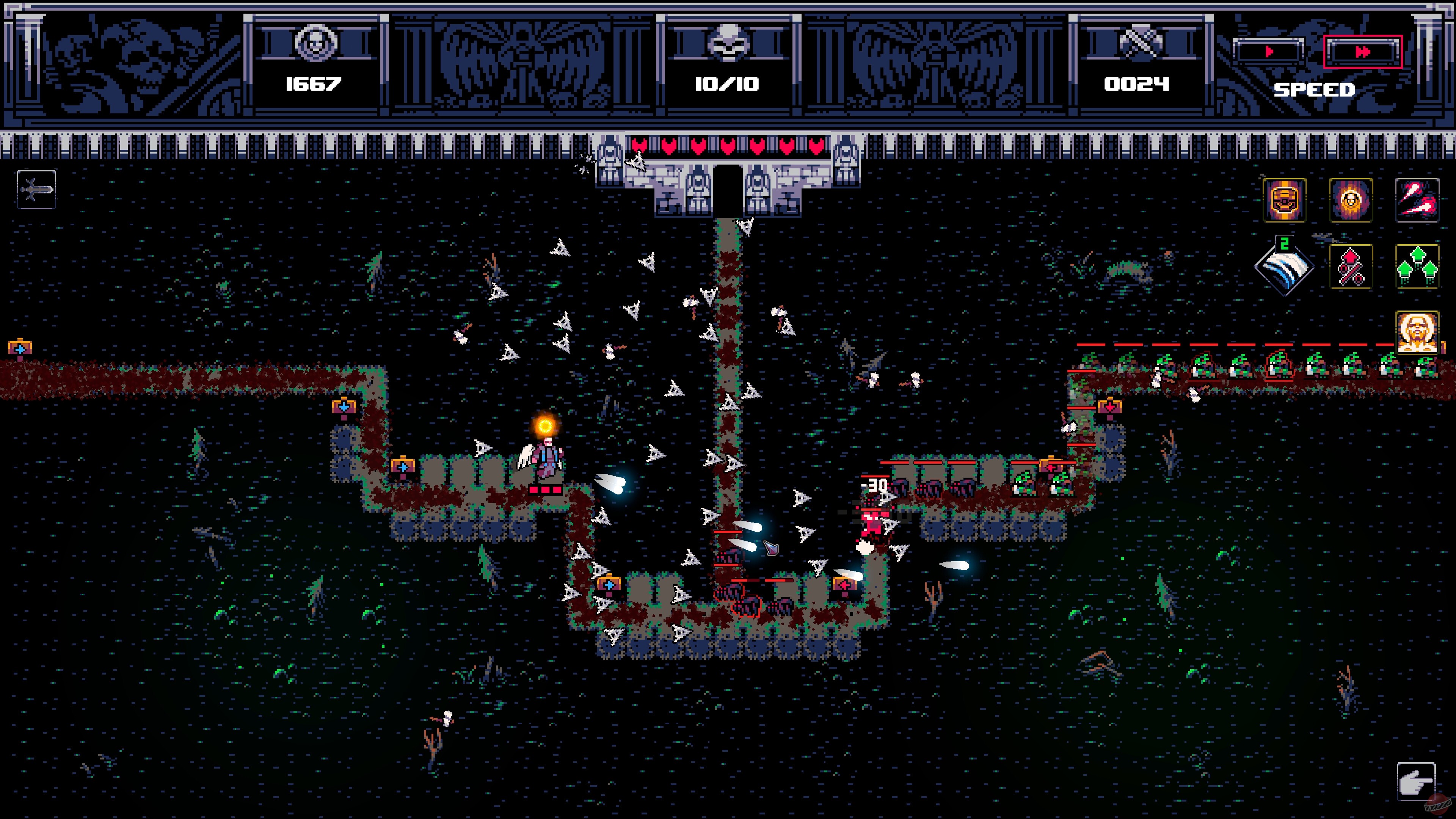This screenshot has width=1456, height=819.
Task: Click the golden chest upgrade card
Action: click(x=1284, y=200)
